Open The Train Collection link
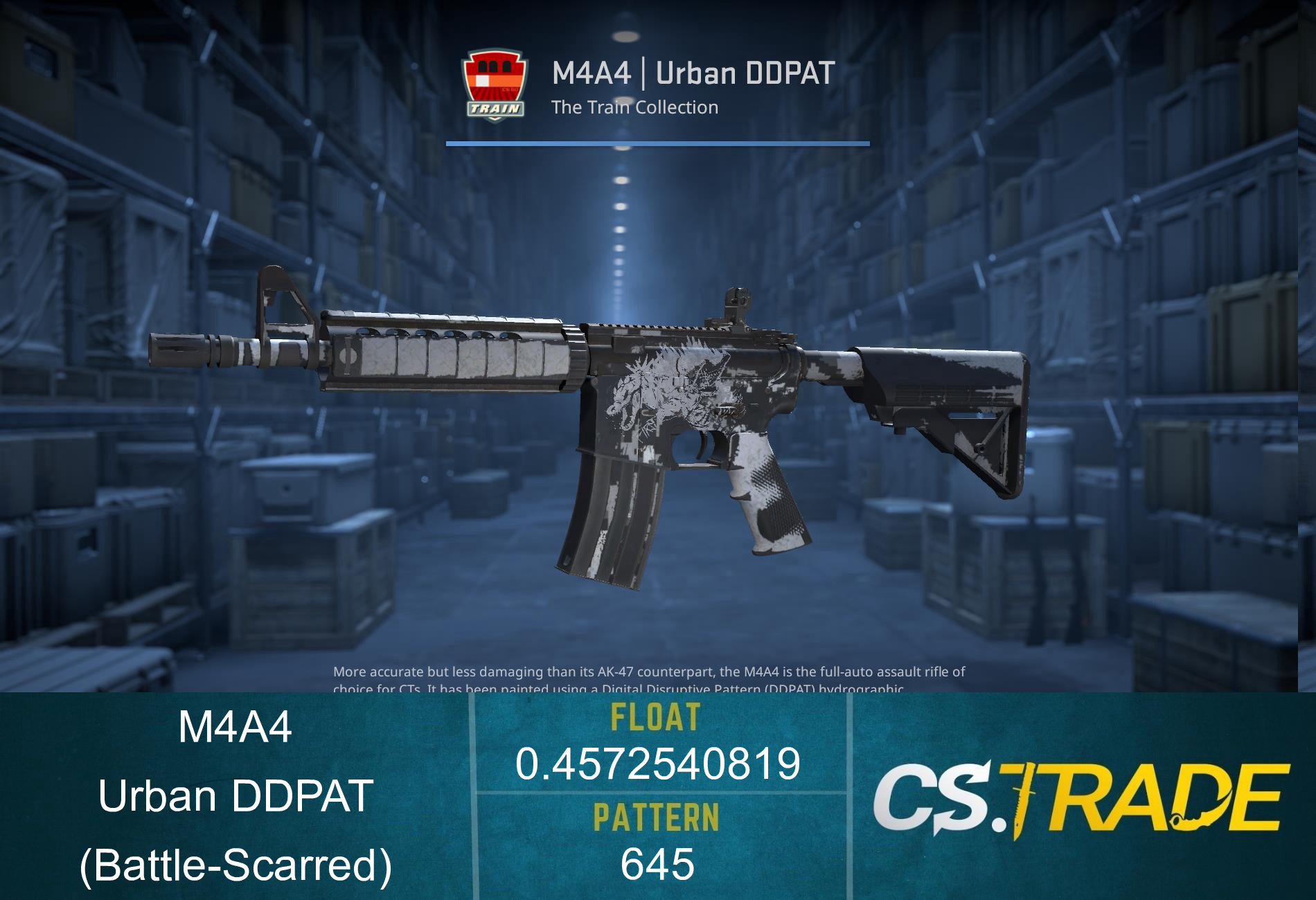 point(634,107)
